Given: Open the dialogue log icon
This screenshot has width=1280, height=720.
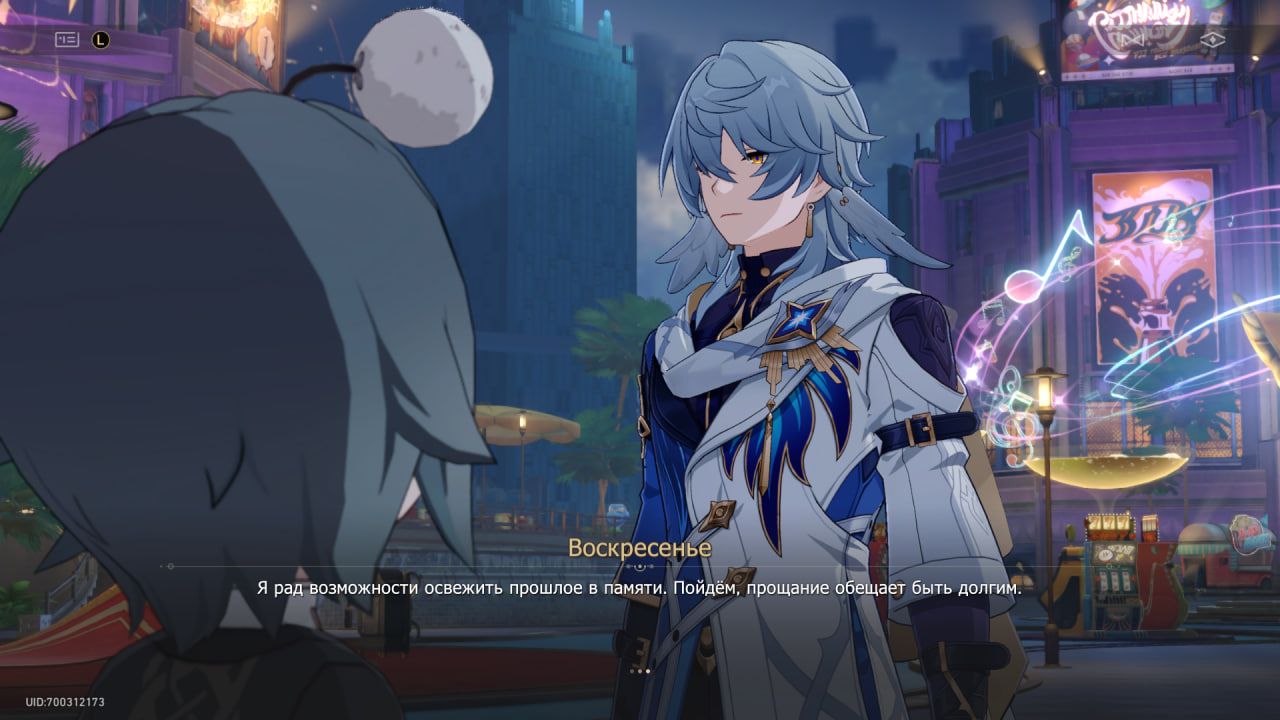Looking at the screenshot, I should 67,40.
